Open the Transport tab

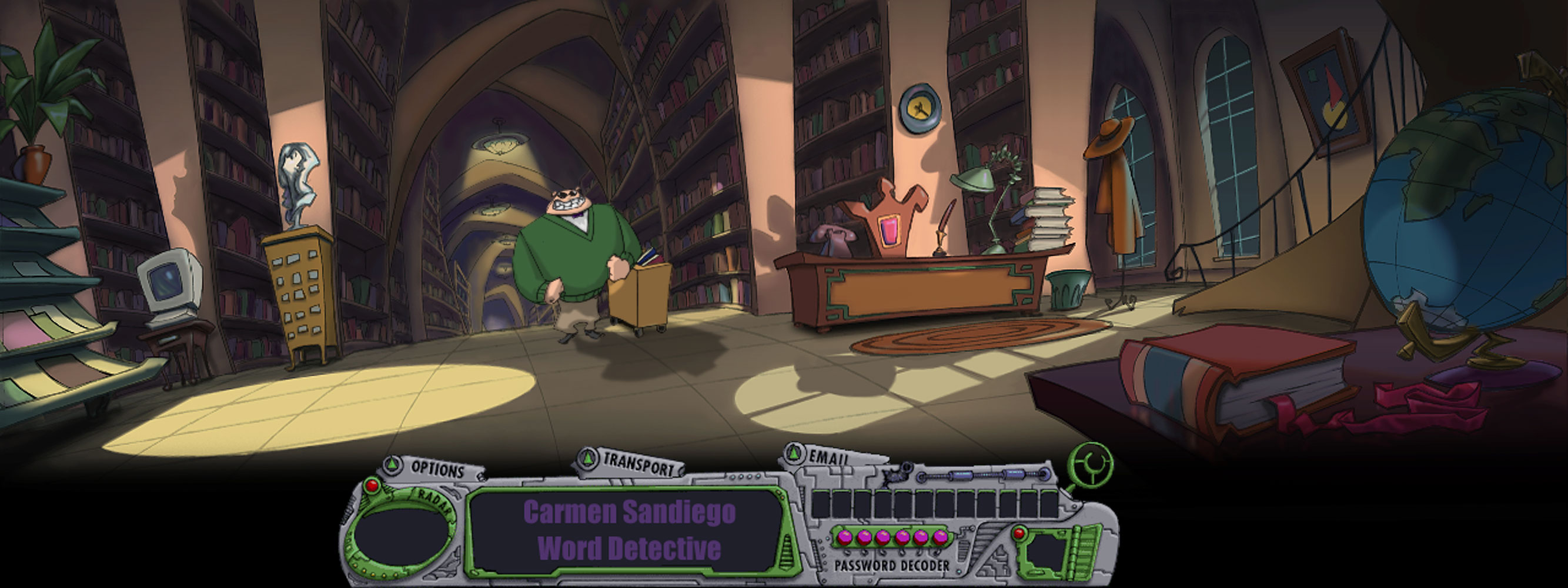click(637, 465)
